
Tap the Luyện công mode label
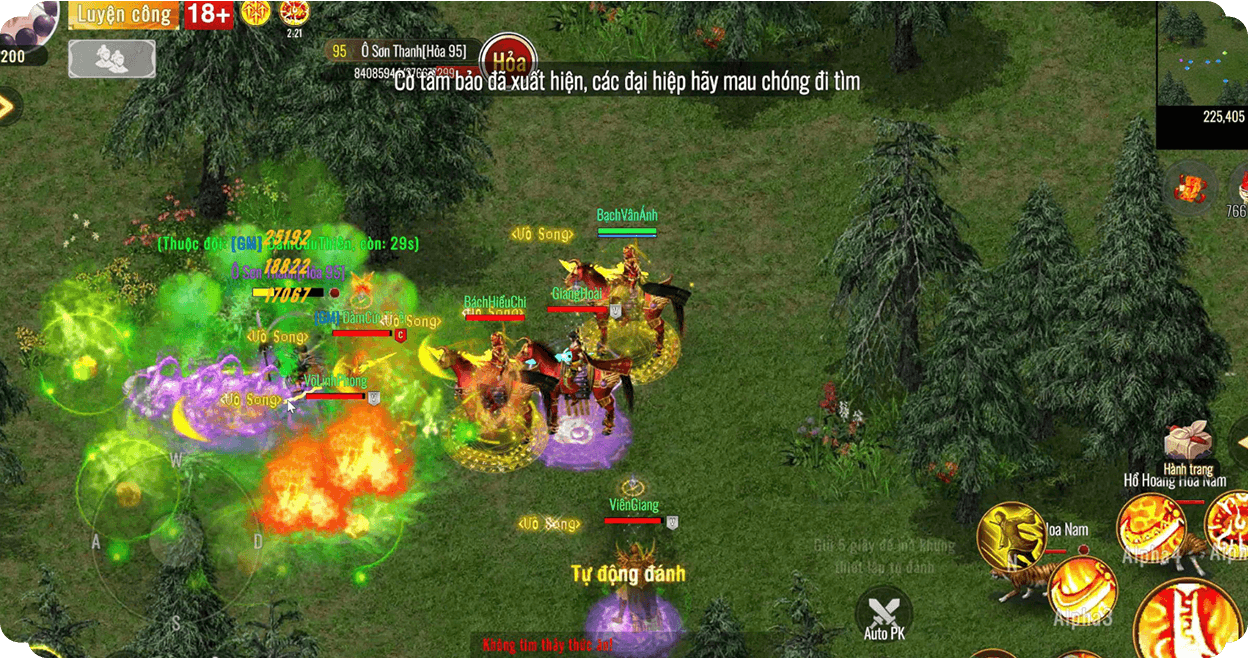pos(124,15)
